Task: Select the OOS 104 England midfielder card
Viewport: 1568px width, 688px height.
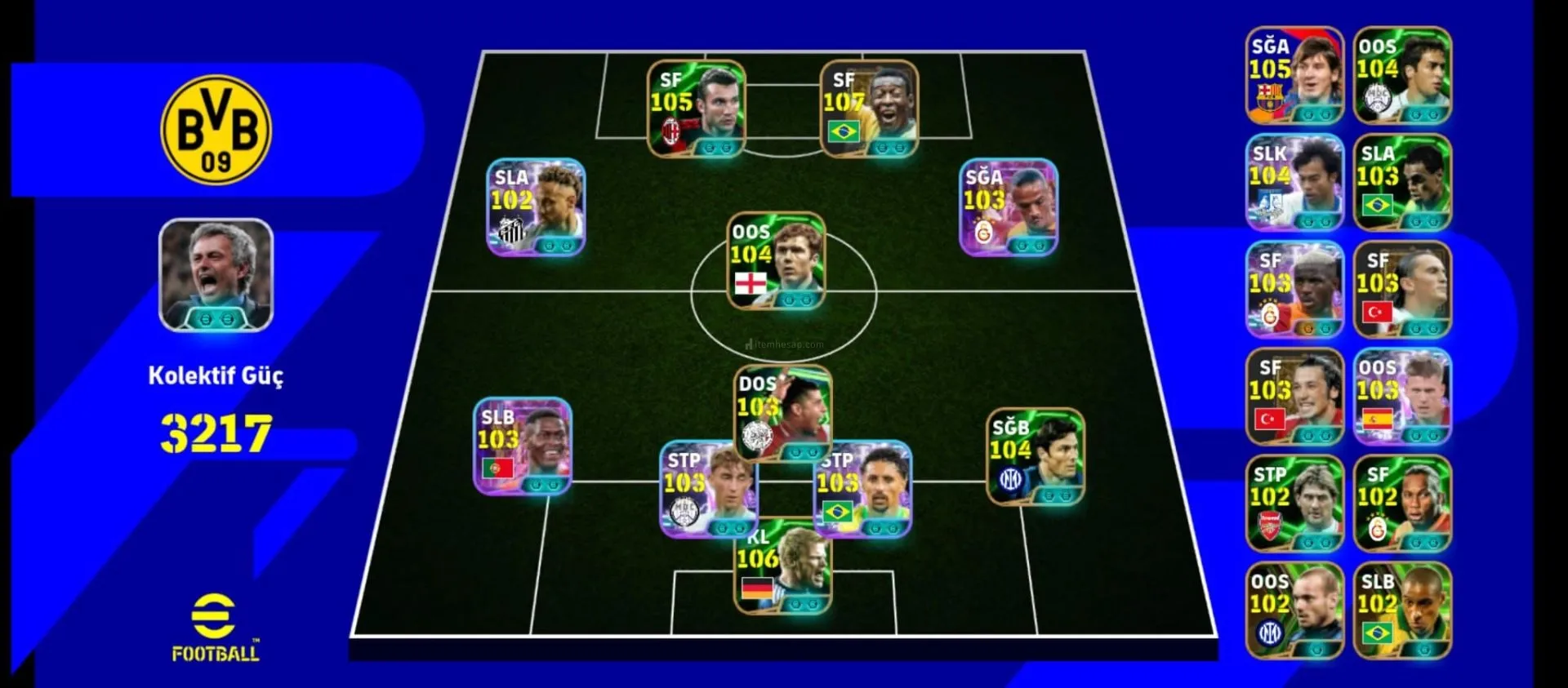Action: pyautogui.click(x=776, y=261)
